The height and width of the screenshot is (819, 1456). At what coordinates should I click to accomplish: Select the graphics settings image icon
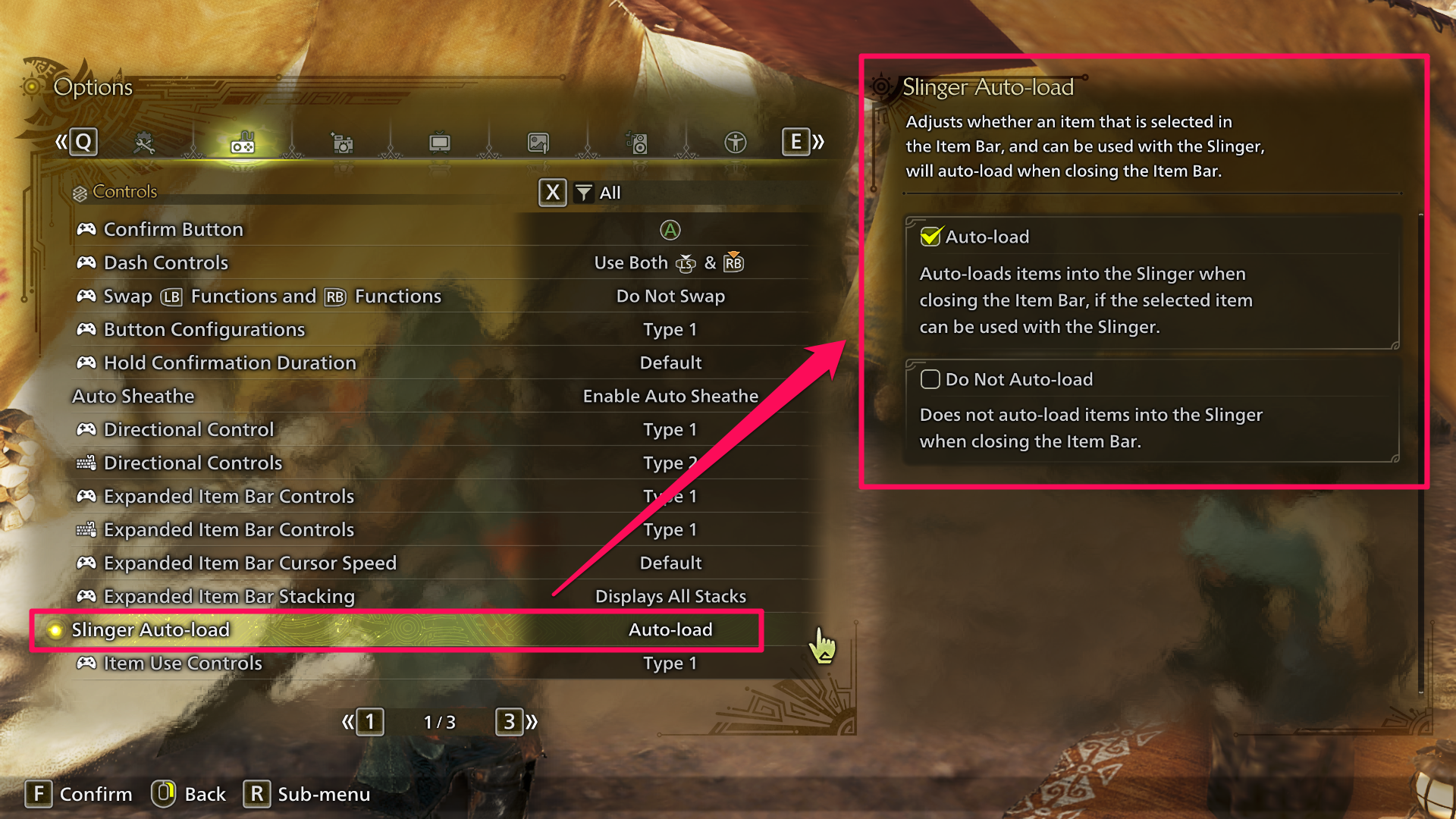538,143
